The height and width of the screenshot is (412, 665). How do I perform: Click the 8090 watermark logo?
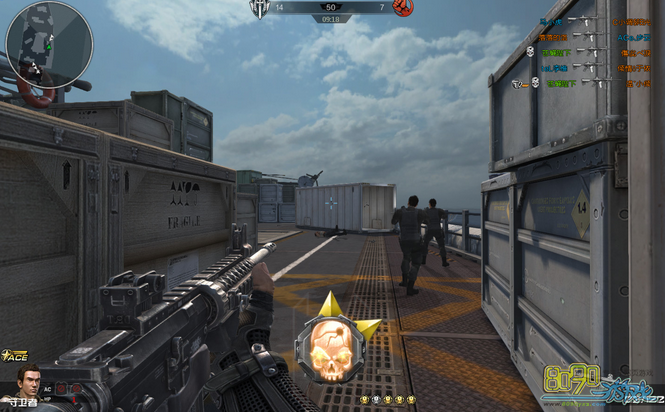point(596,385)
